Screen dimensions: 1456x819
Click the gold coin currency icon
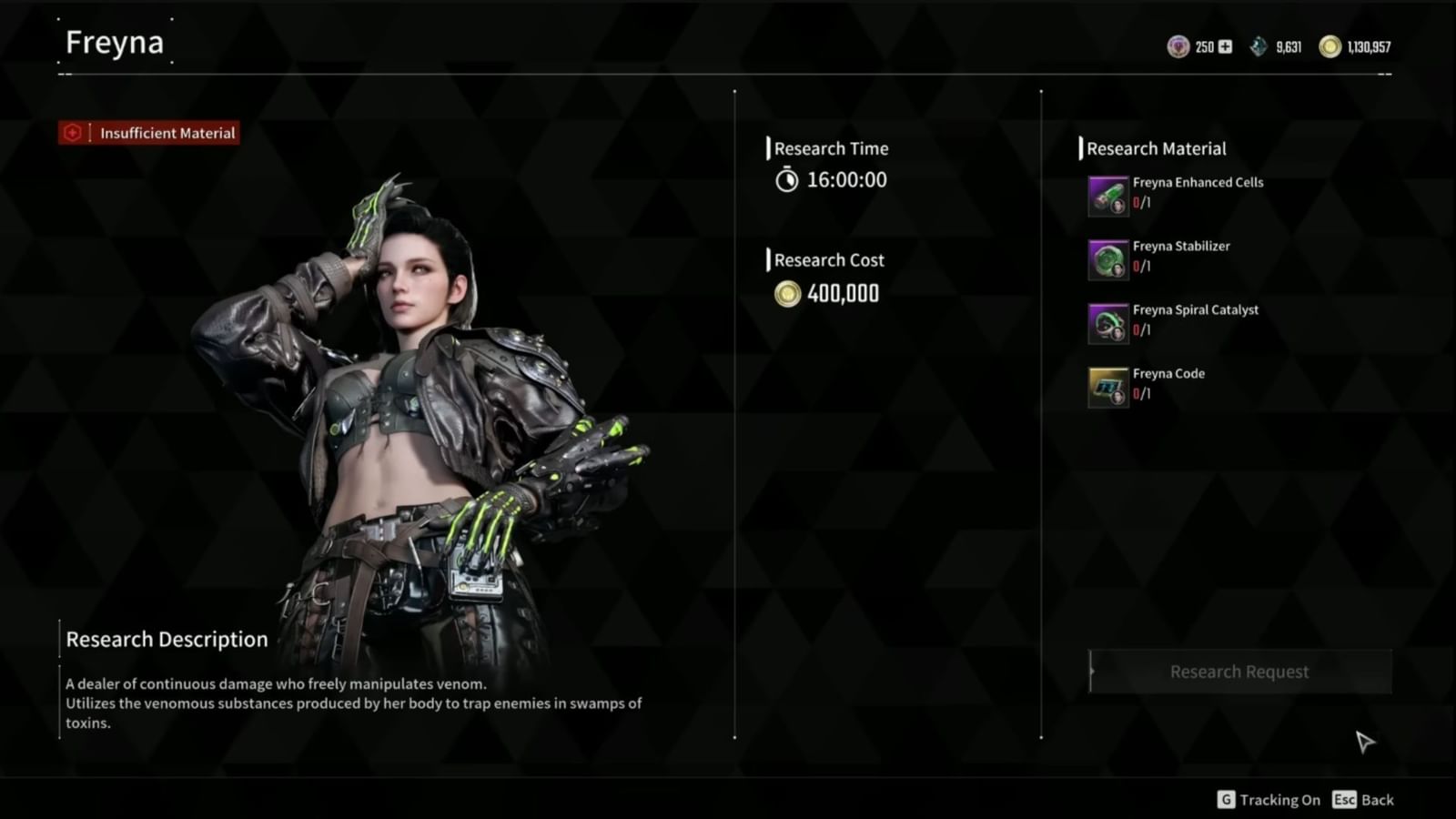coord(1330,45)
